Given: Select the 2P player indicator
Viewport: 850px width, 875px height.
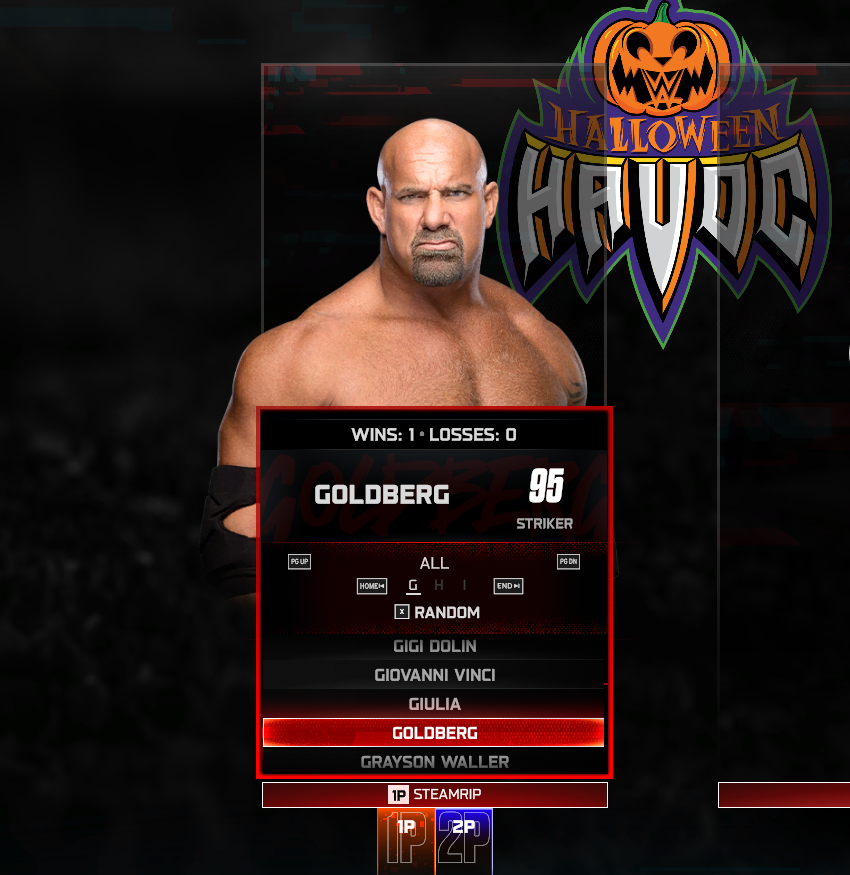Looking at the screenshot, I should pyautogui.click(x=464, y=840).
